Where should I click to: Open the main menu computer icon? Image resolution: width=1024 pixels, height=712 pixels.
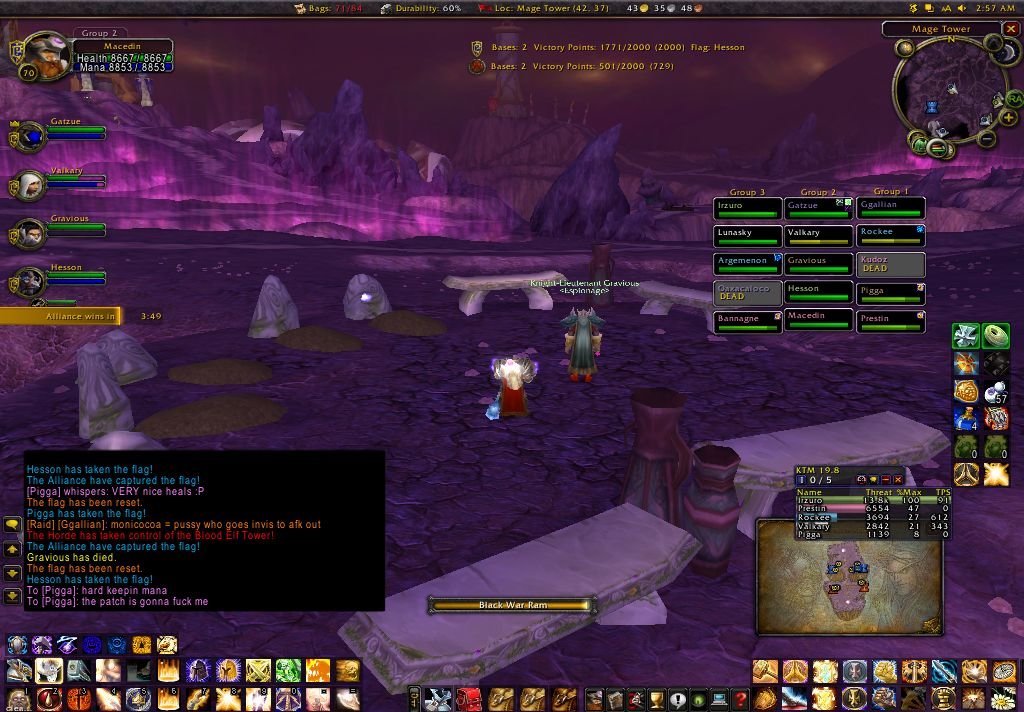pos(718,698)
